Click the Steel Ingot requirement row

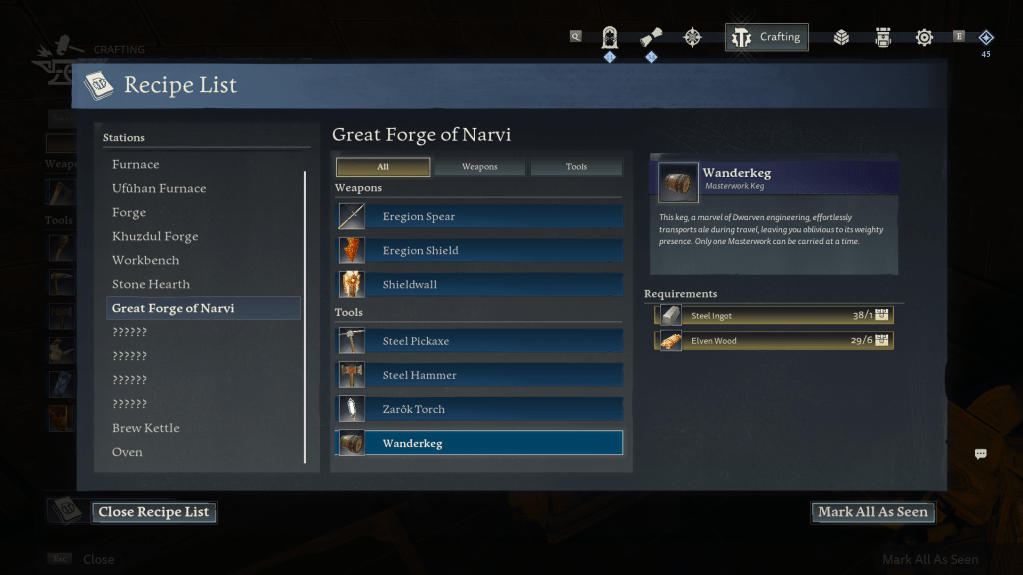773,315
